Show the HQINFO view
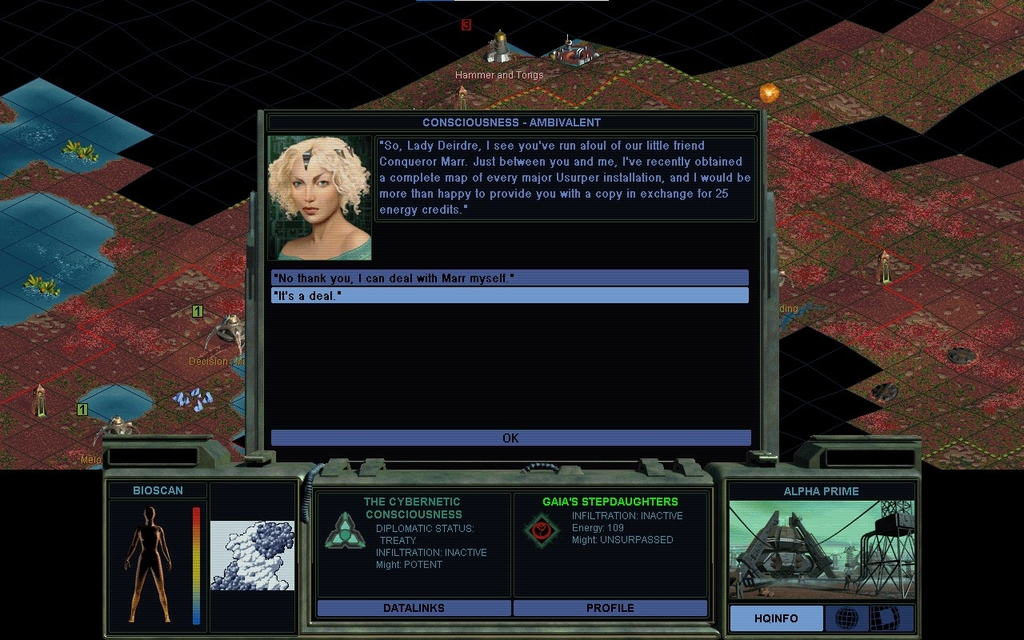1024x640 pixels. 776,618
